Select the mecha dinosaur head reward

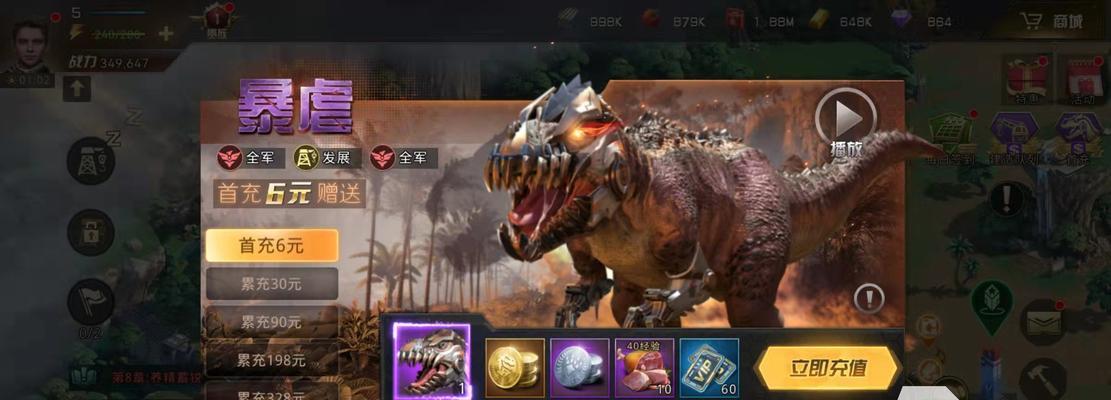pos(432,362)
